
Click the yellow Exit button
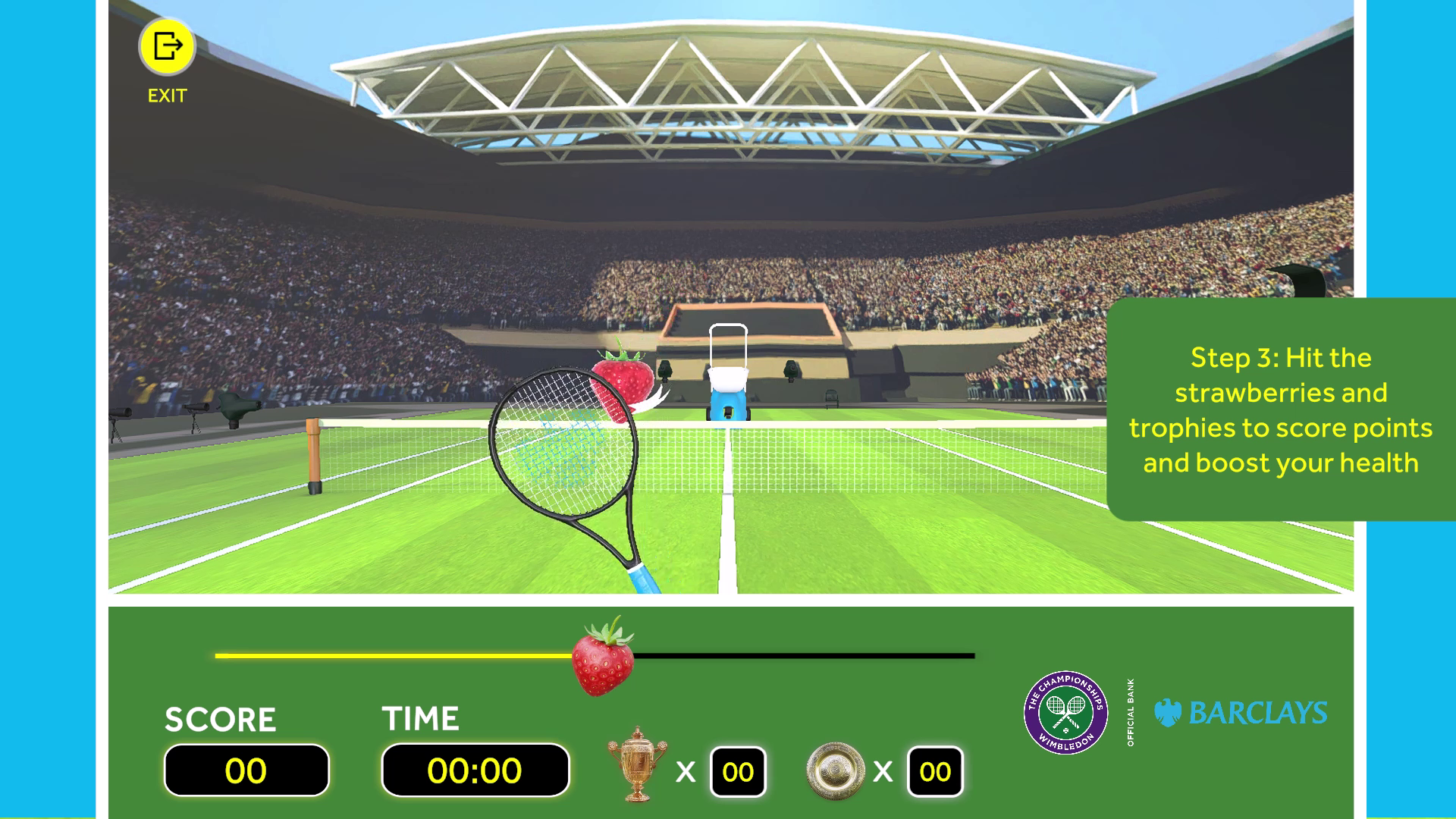pyautogui.click(x=167, y=47)
